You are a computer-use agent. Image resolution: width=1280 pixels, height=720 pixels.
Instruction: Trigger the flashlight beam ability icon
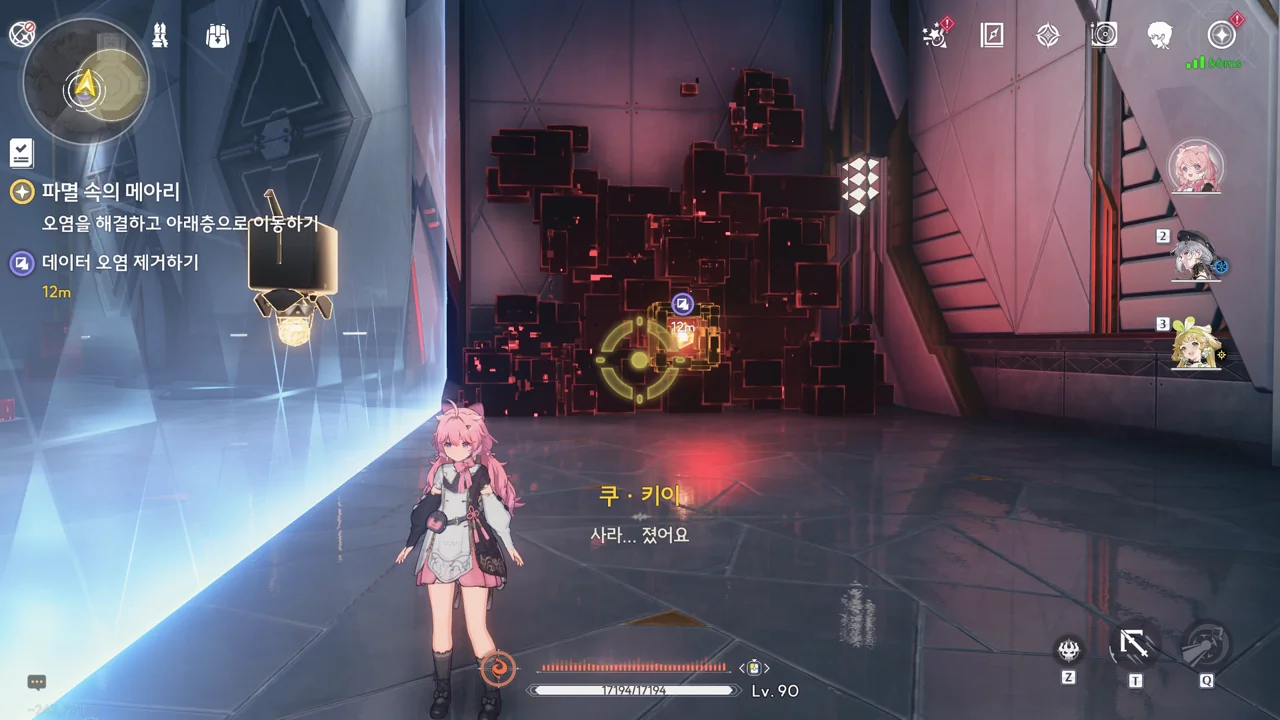tap(1206, 645)
